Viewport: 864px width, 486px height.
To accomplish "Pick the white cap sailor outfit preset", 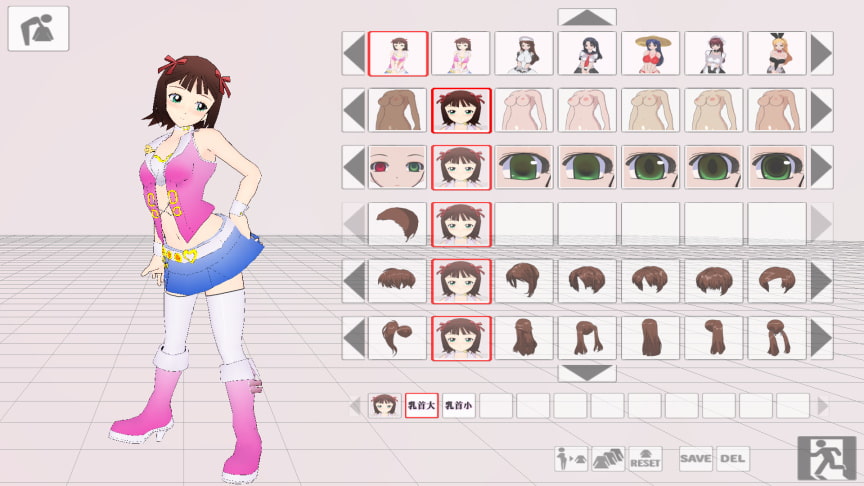I will [523, 53].
